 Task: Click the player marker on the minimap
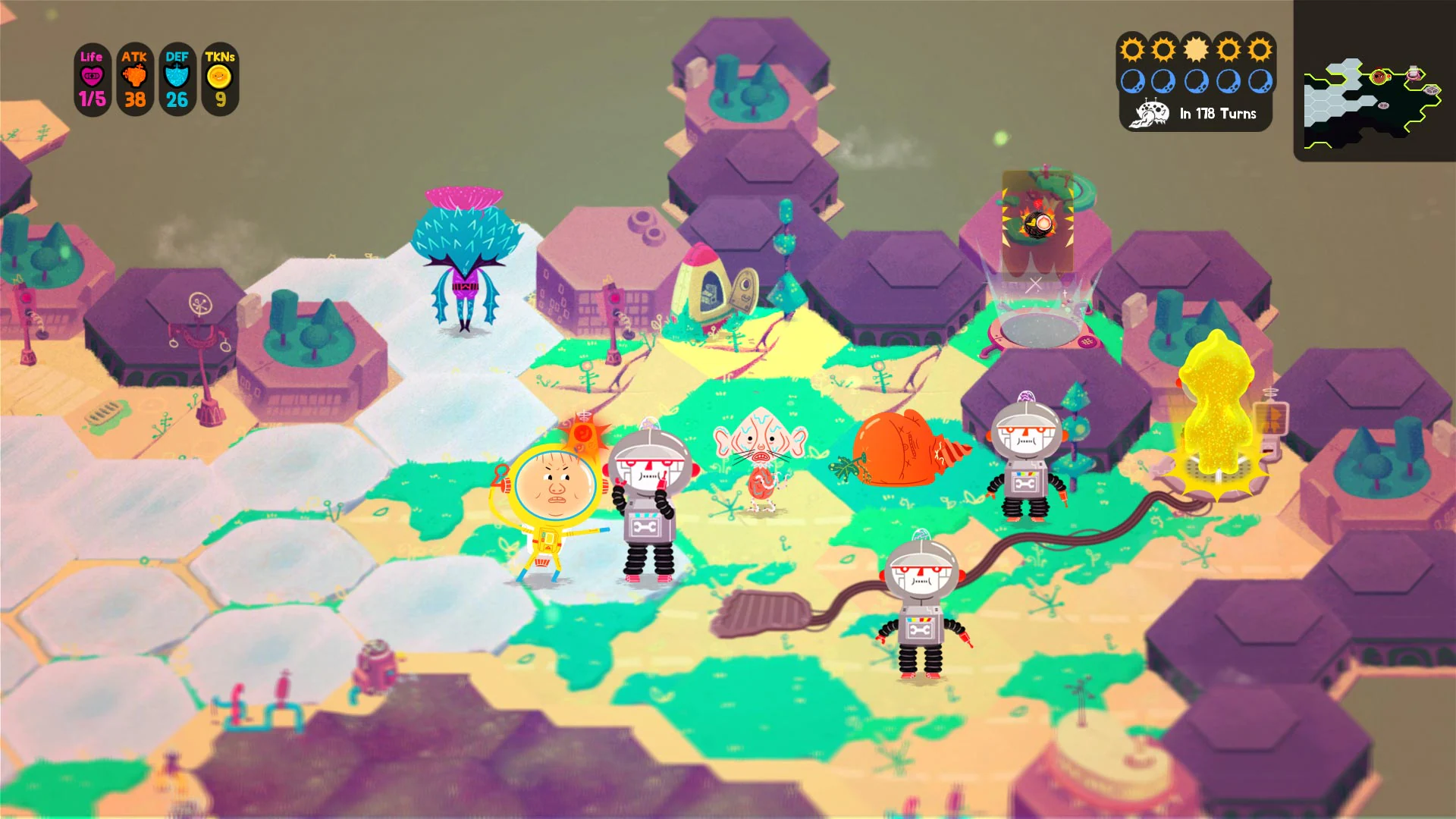click(1378, 78)
